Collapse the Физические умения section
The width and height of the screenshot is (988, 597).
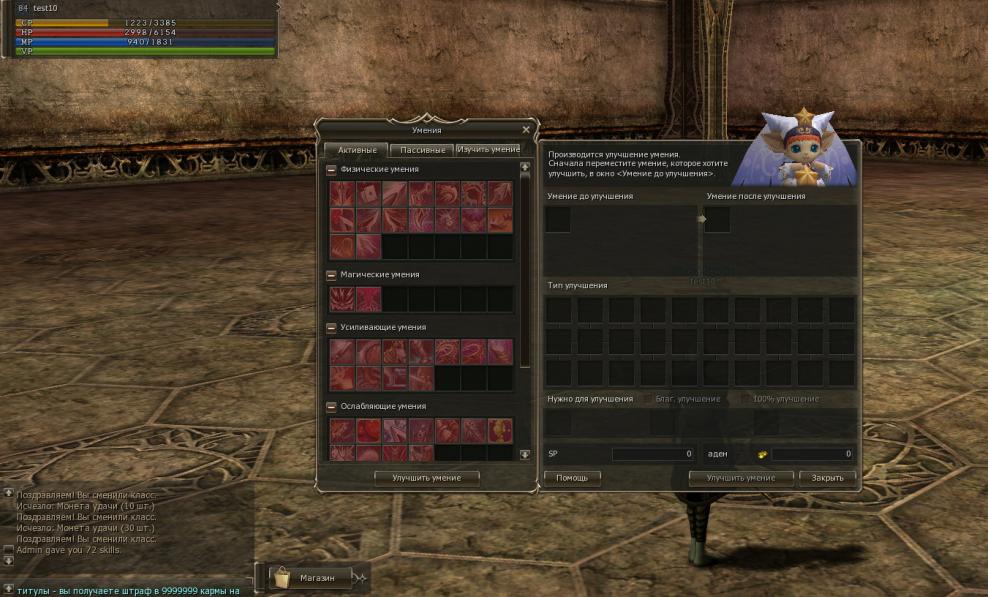click(x=332, y=170)
